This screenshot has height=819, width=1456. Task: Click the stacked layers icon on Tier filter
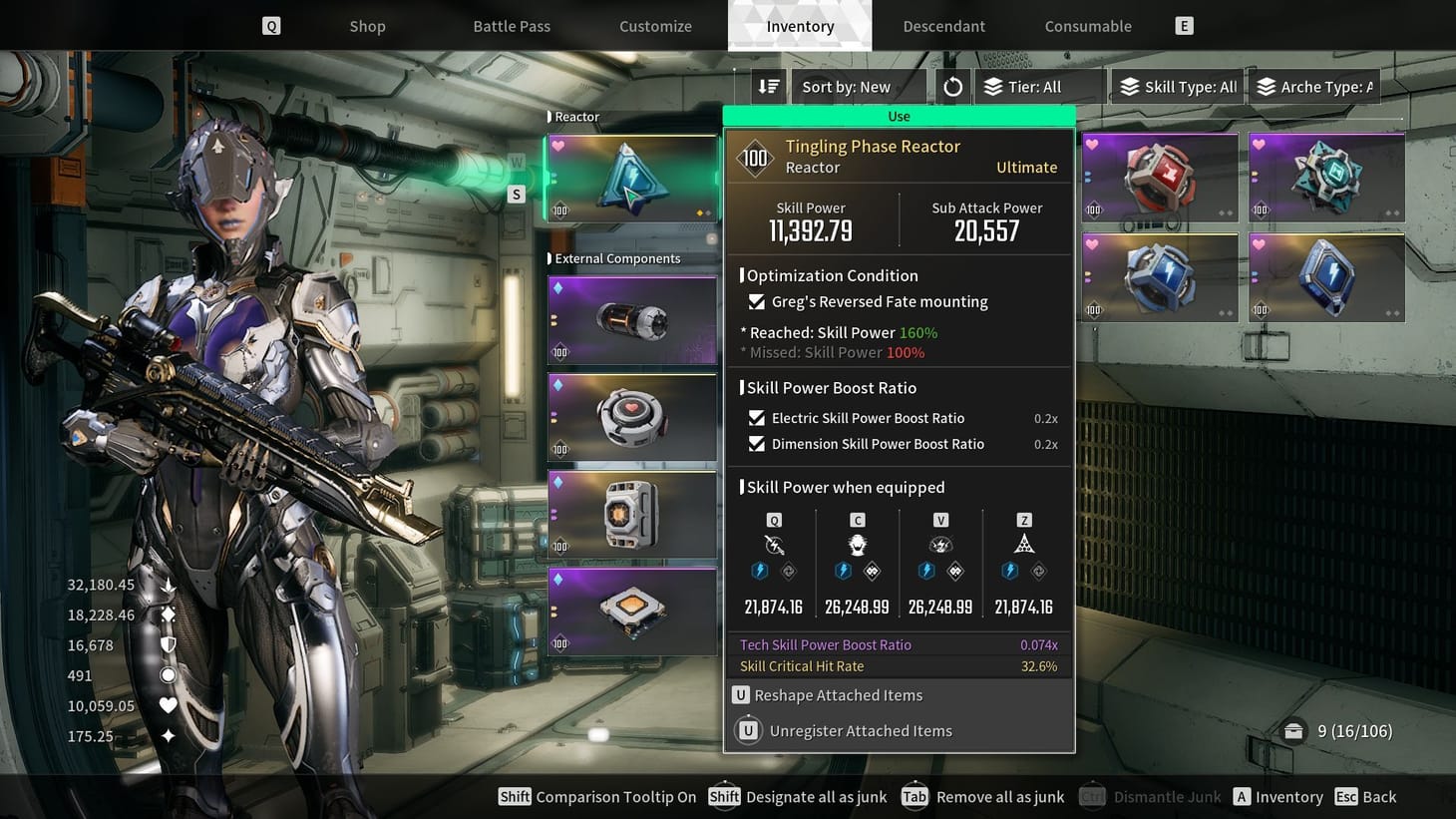click(x=992, y=87)
